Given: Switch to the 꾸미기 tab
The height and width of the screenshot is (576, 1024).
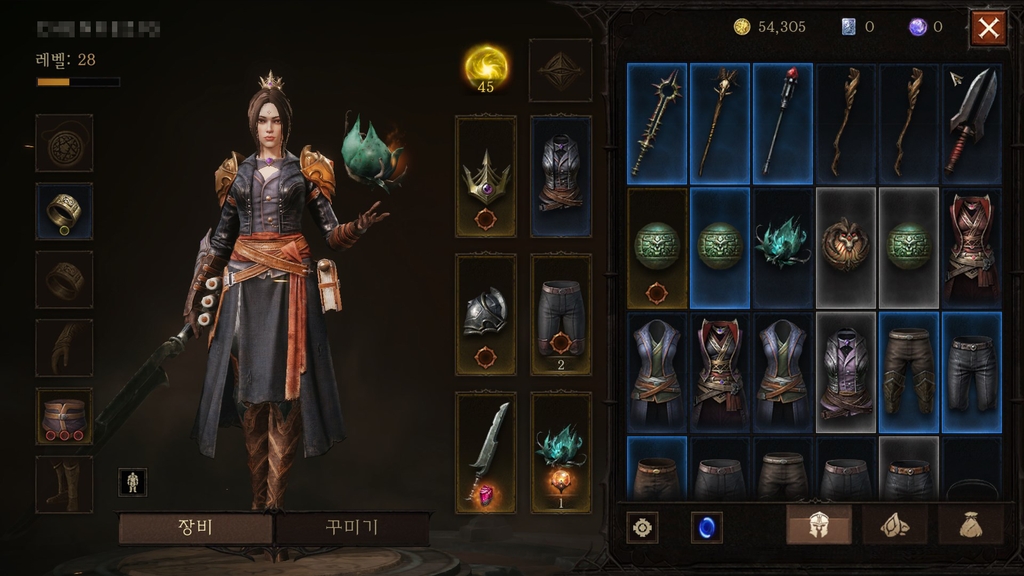Looking at the screenshot, I should point(352,528).
